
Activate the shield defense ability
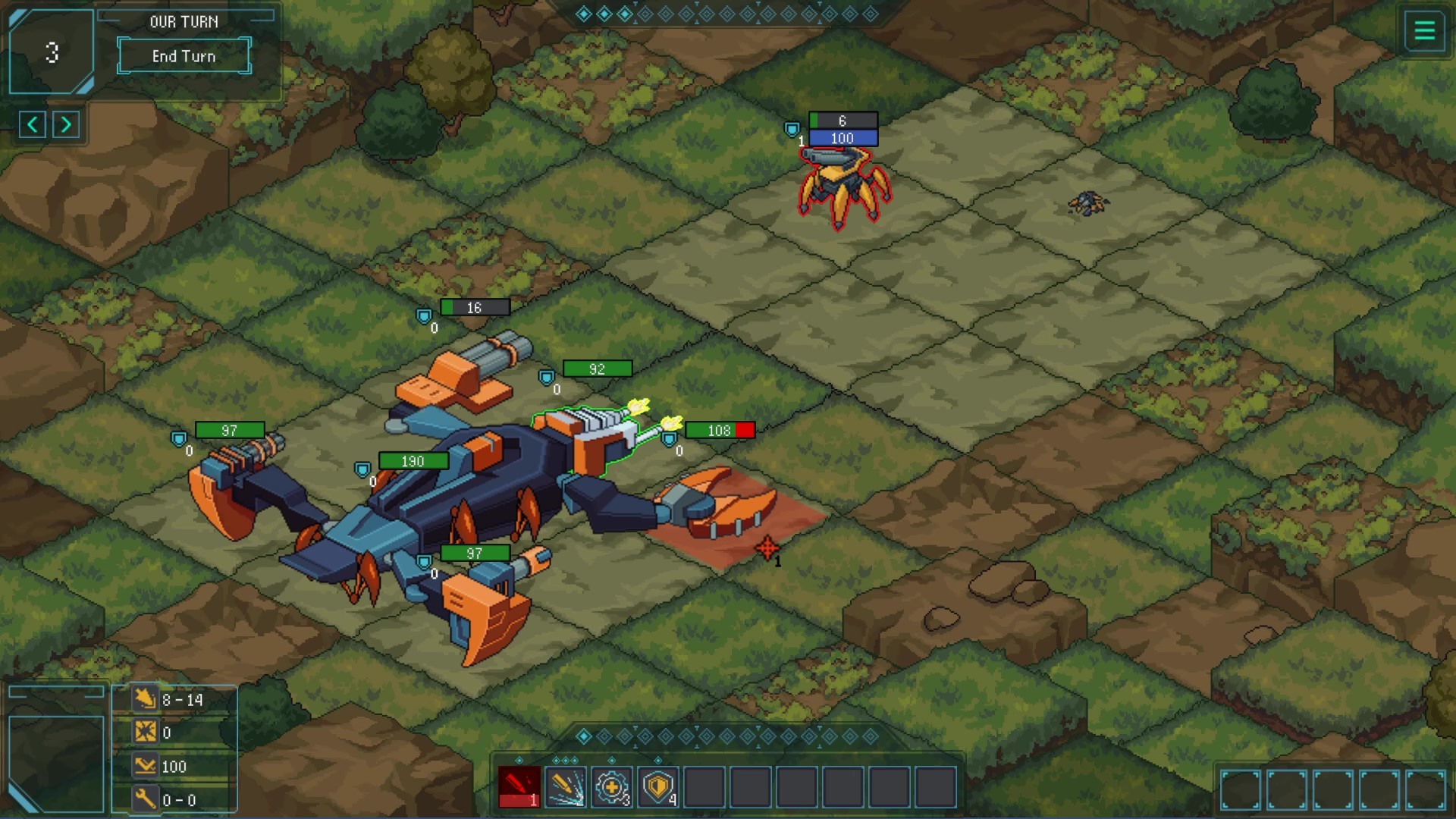pyautogui.click(x=657, y=787)
